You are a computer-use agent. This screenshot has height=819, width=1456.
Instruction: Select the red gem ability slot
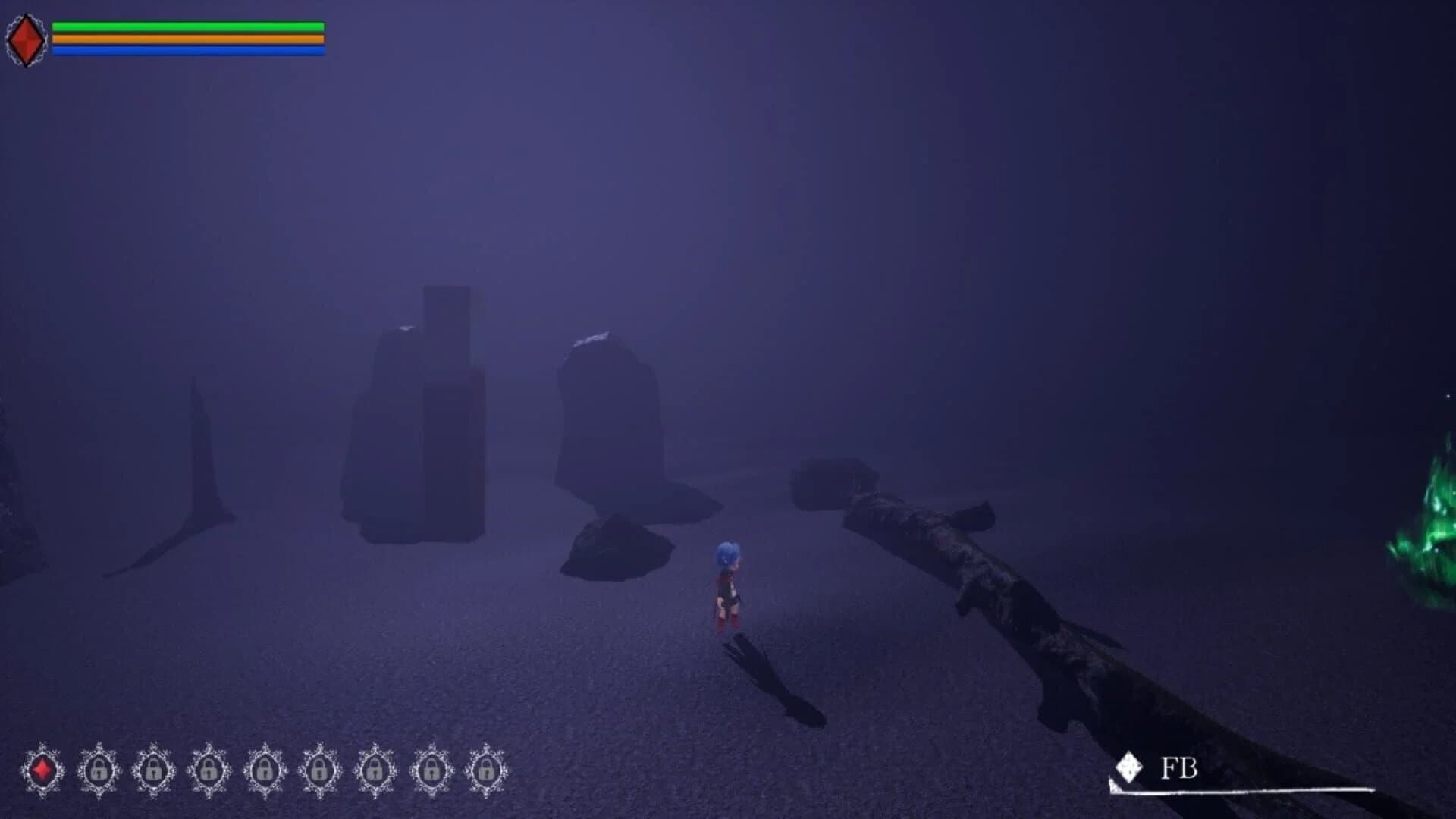tap(42, 770)
